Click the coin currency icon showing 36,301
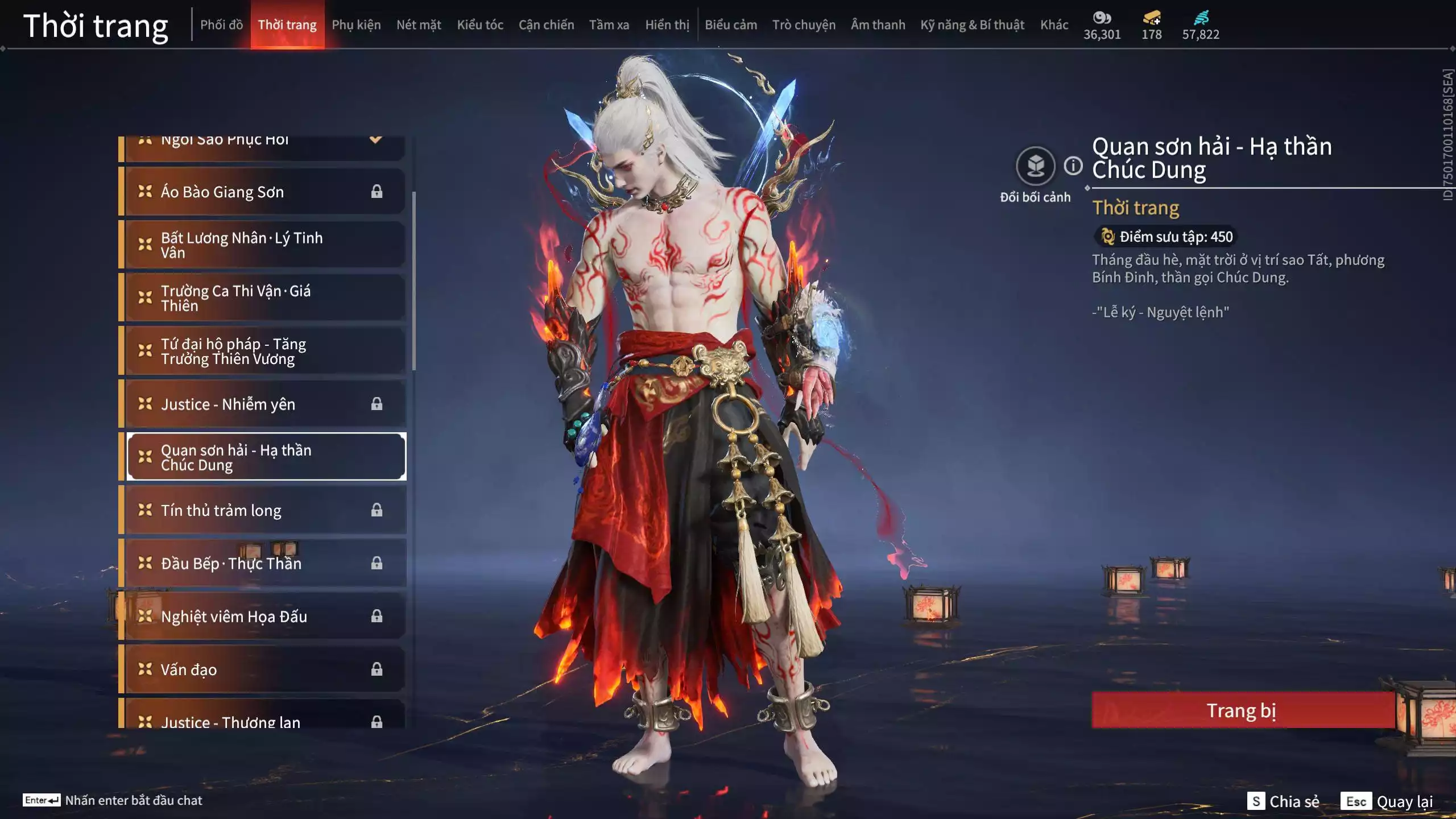Viewport: 1456px width, 819px height. coord(1102,18)
